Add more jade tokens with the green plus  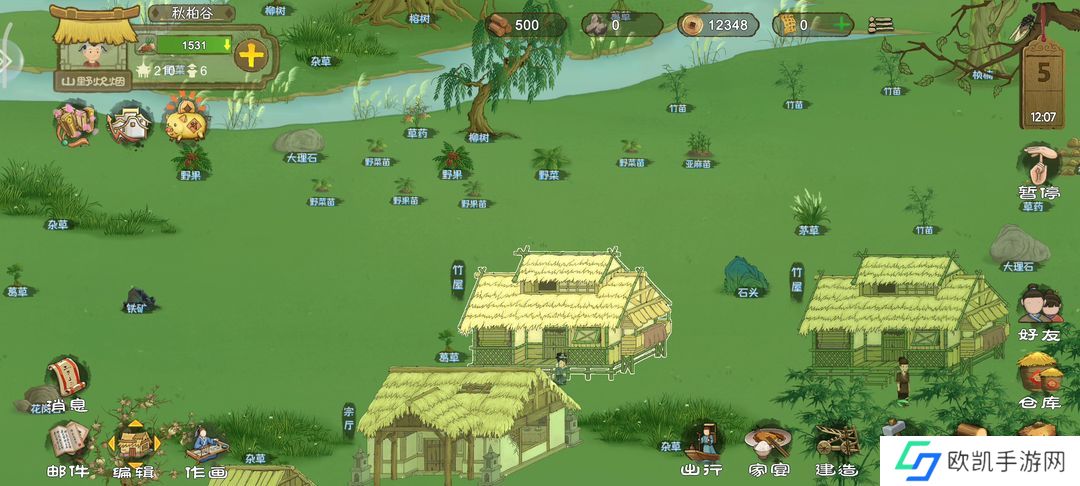[843, 25]
